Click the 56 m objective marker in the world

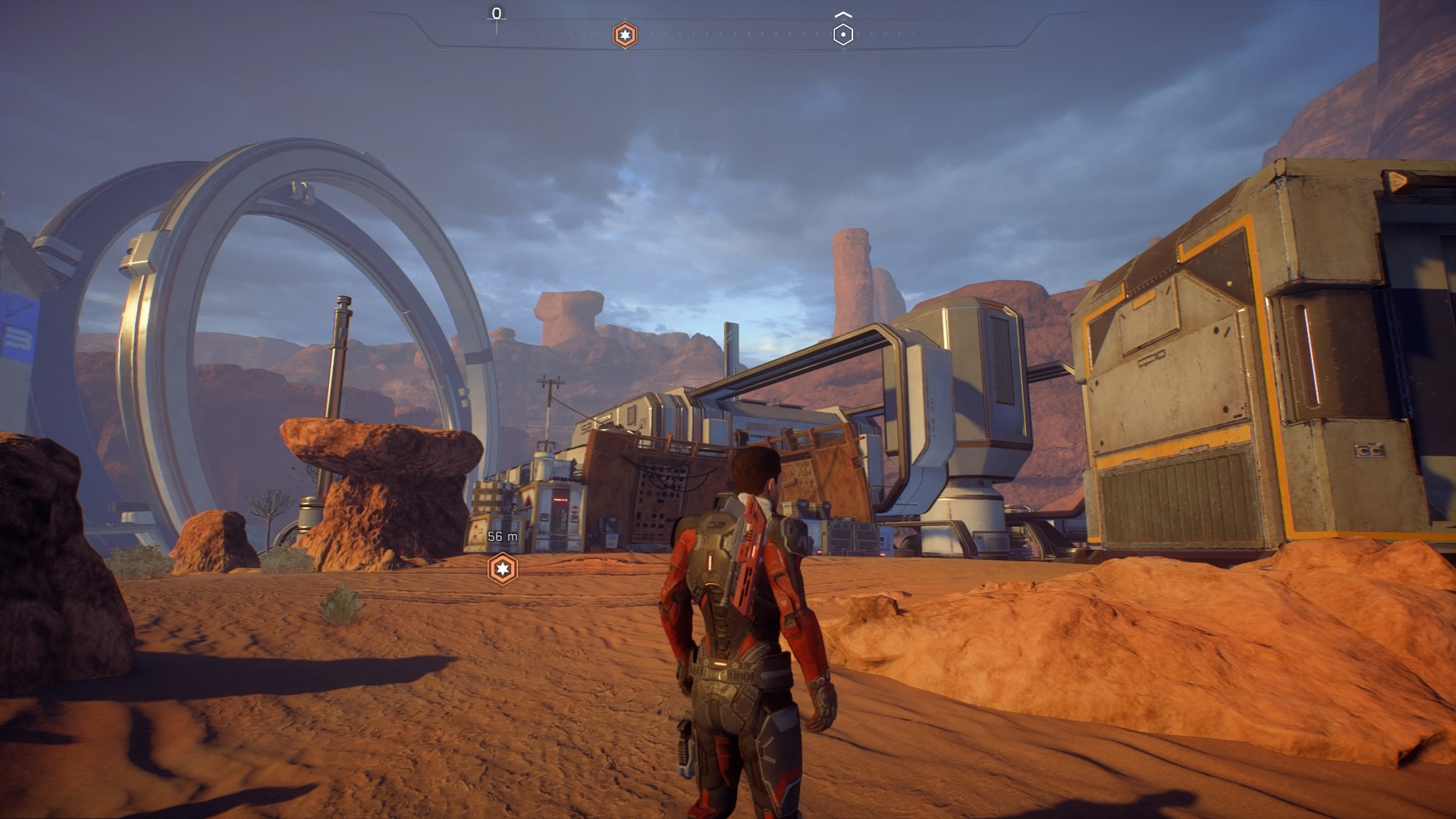click(502, 569)
